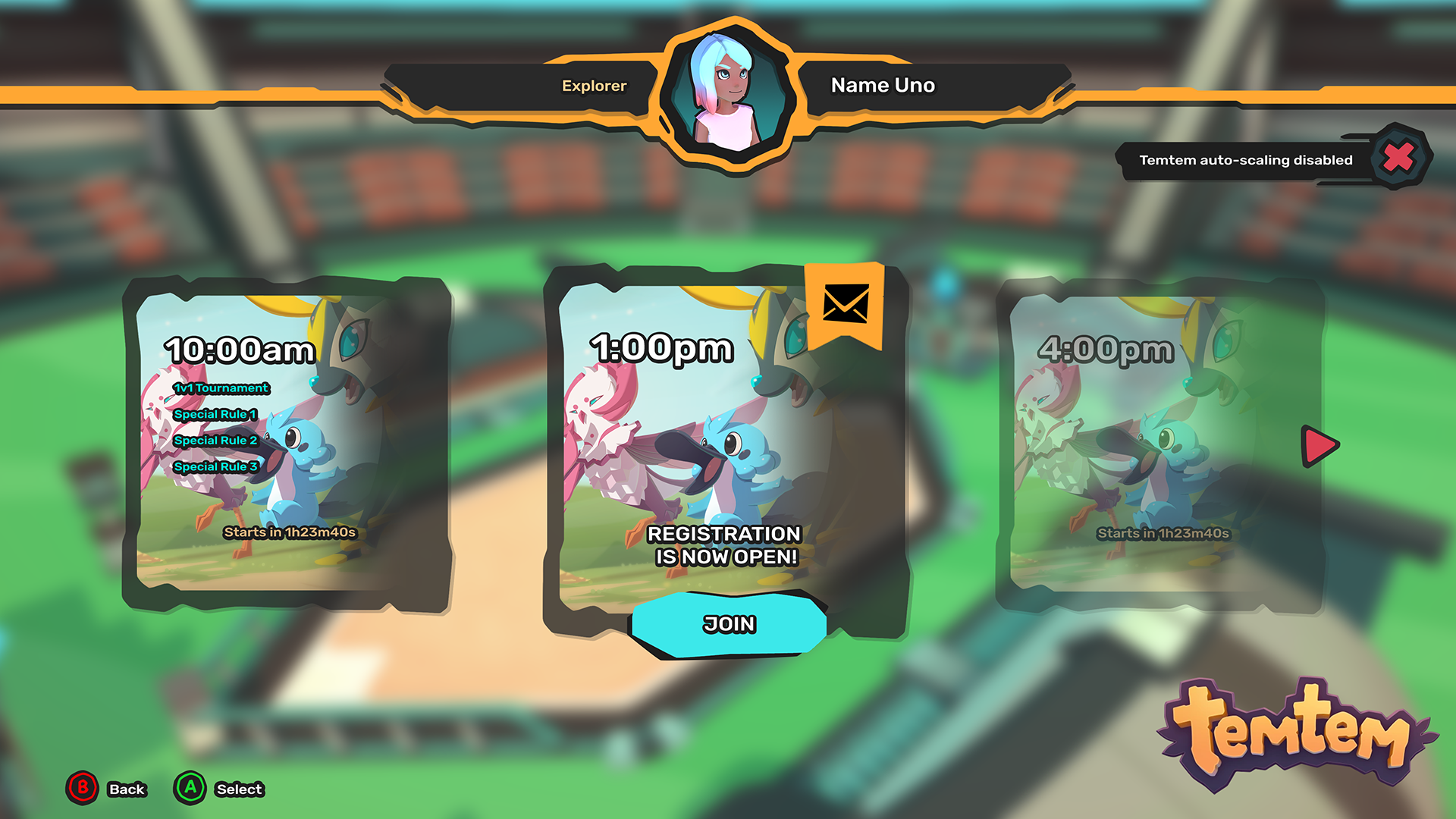Select the 10:00am tournament card
This screenshot has width=1456, height=819.
coord(287,444)
